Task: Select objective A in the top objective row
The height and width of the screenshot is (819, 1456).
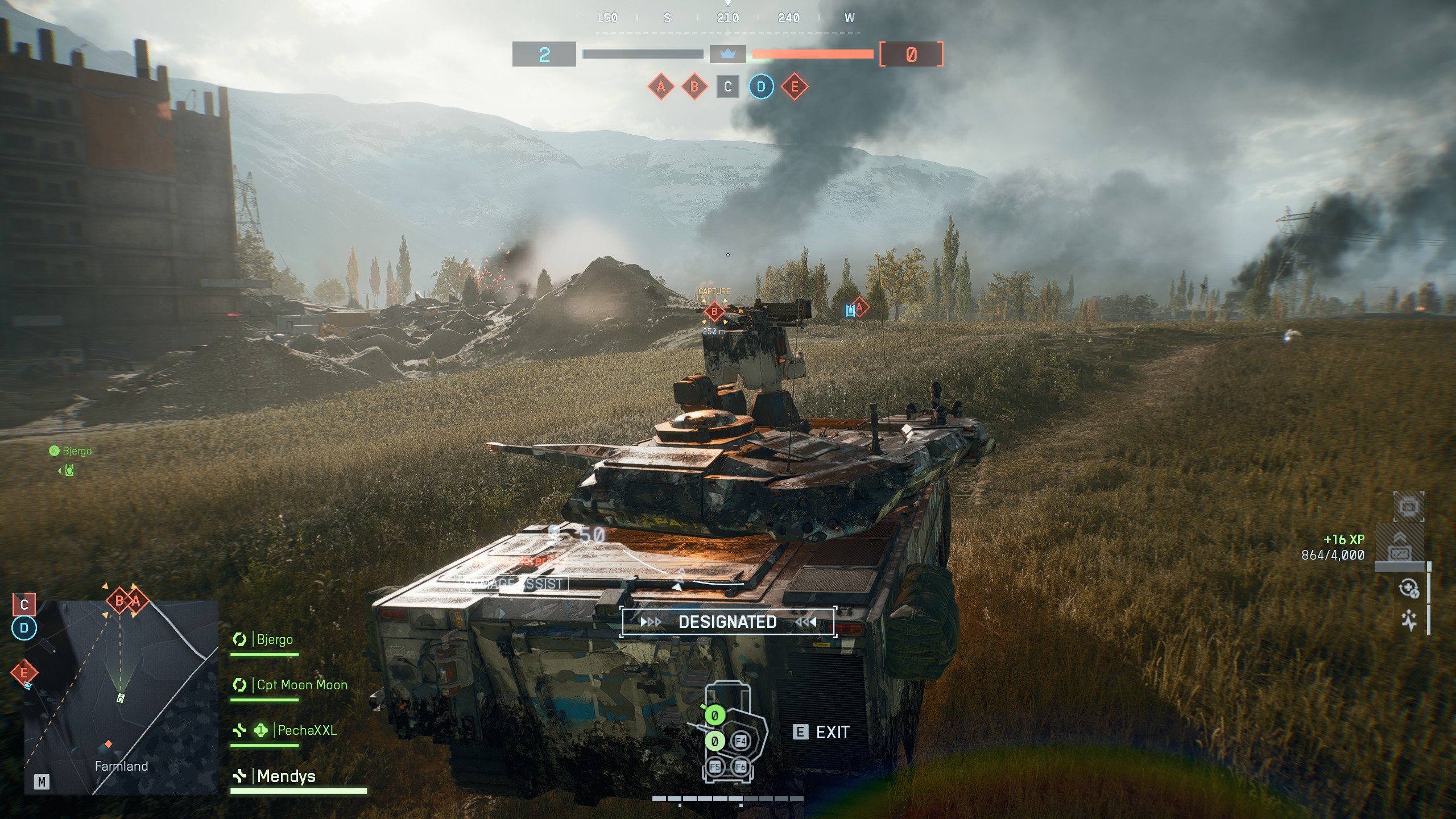Action: [661, 87]
